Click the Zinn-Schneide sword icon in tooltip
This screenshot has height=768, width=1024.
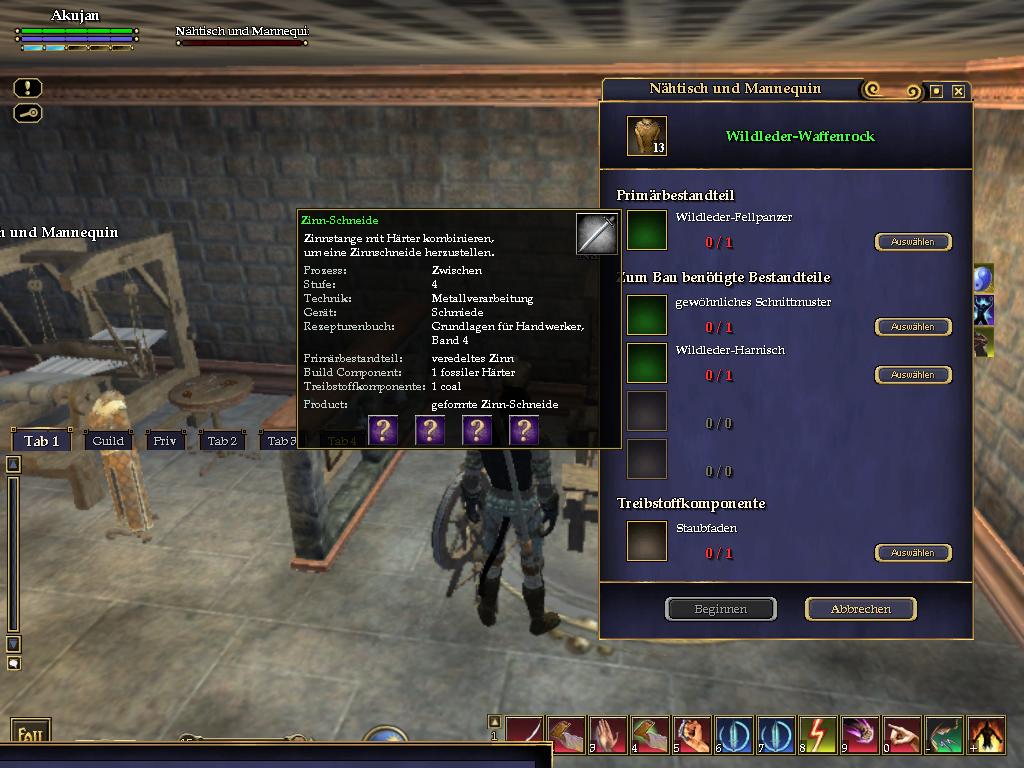tap(596, 234)
